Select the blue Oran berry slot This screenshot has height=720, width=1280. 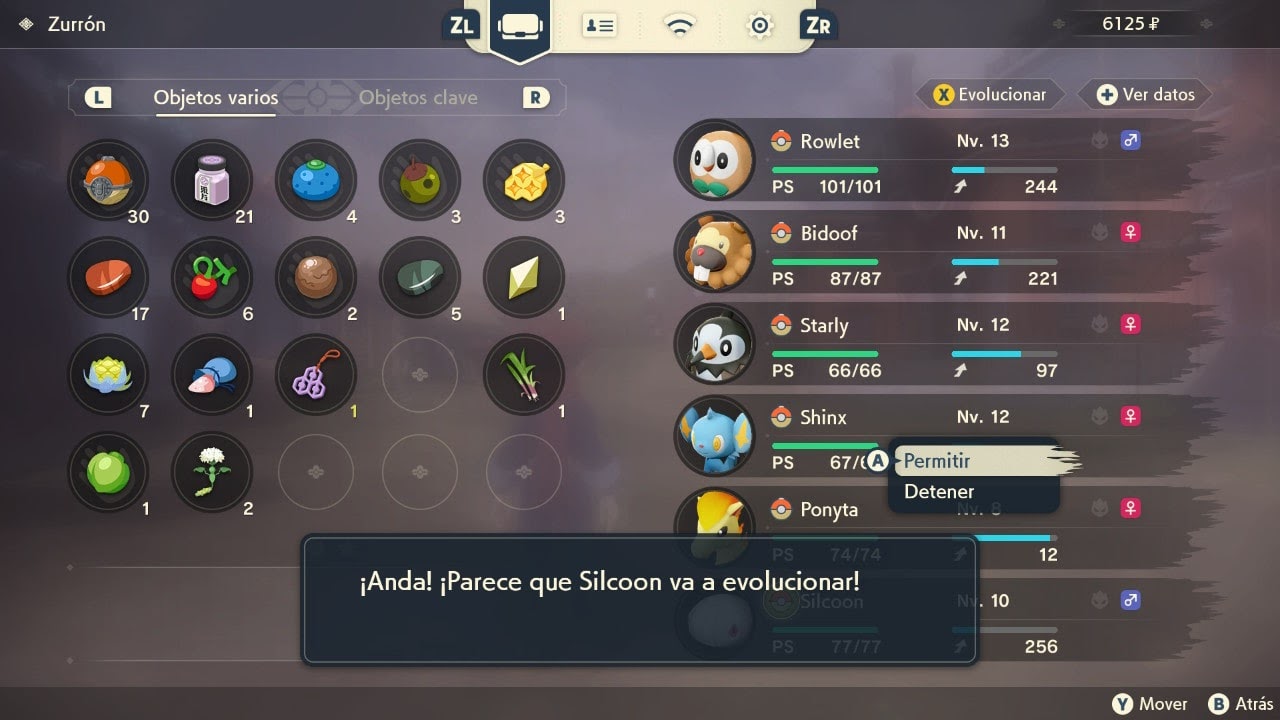(x=316, y=180)
